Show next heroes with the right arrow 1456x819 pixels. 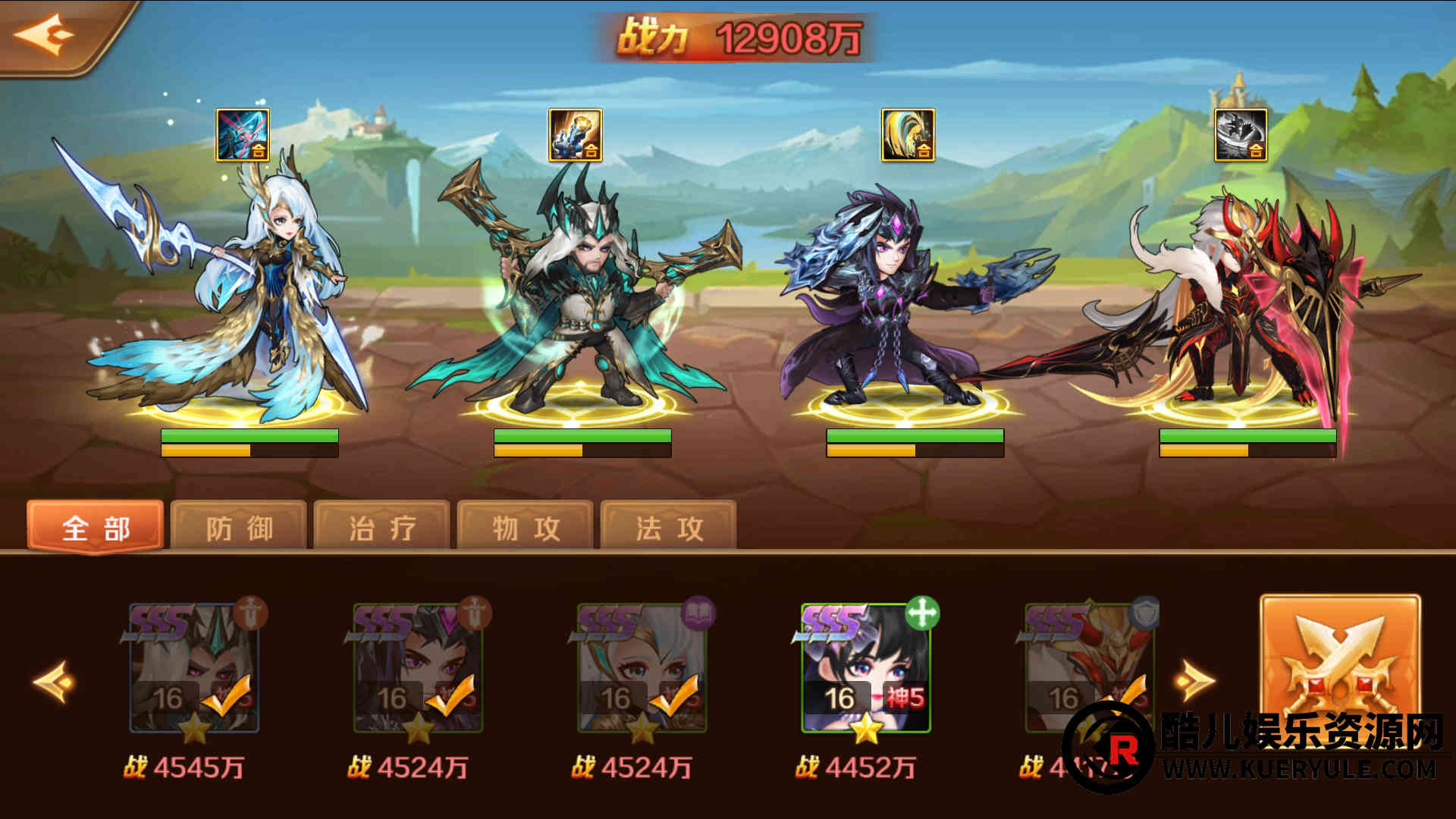pyautogui.click(x=1194, y=681)
